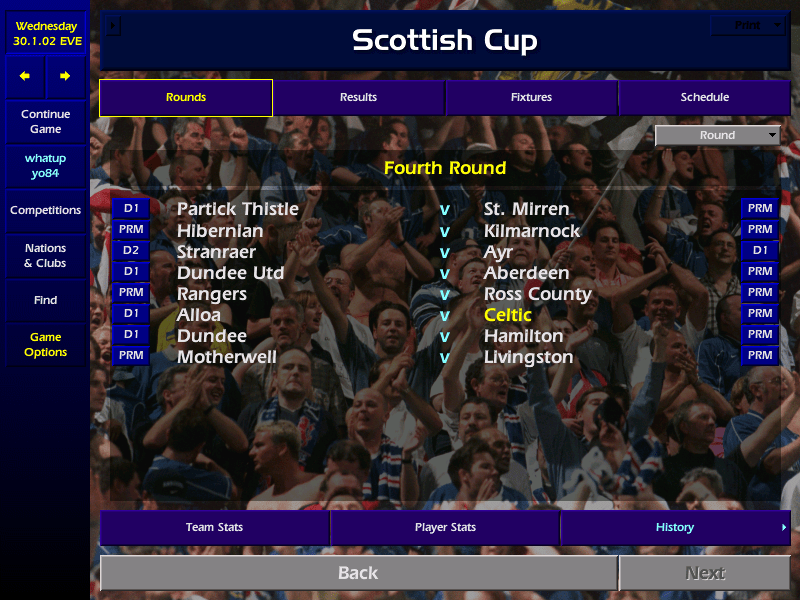Show the Fixtures tab
Image resolution: width=800 pixels, height=600 pixels.
tap(531, 98)
